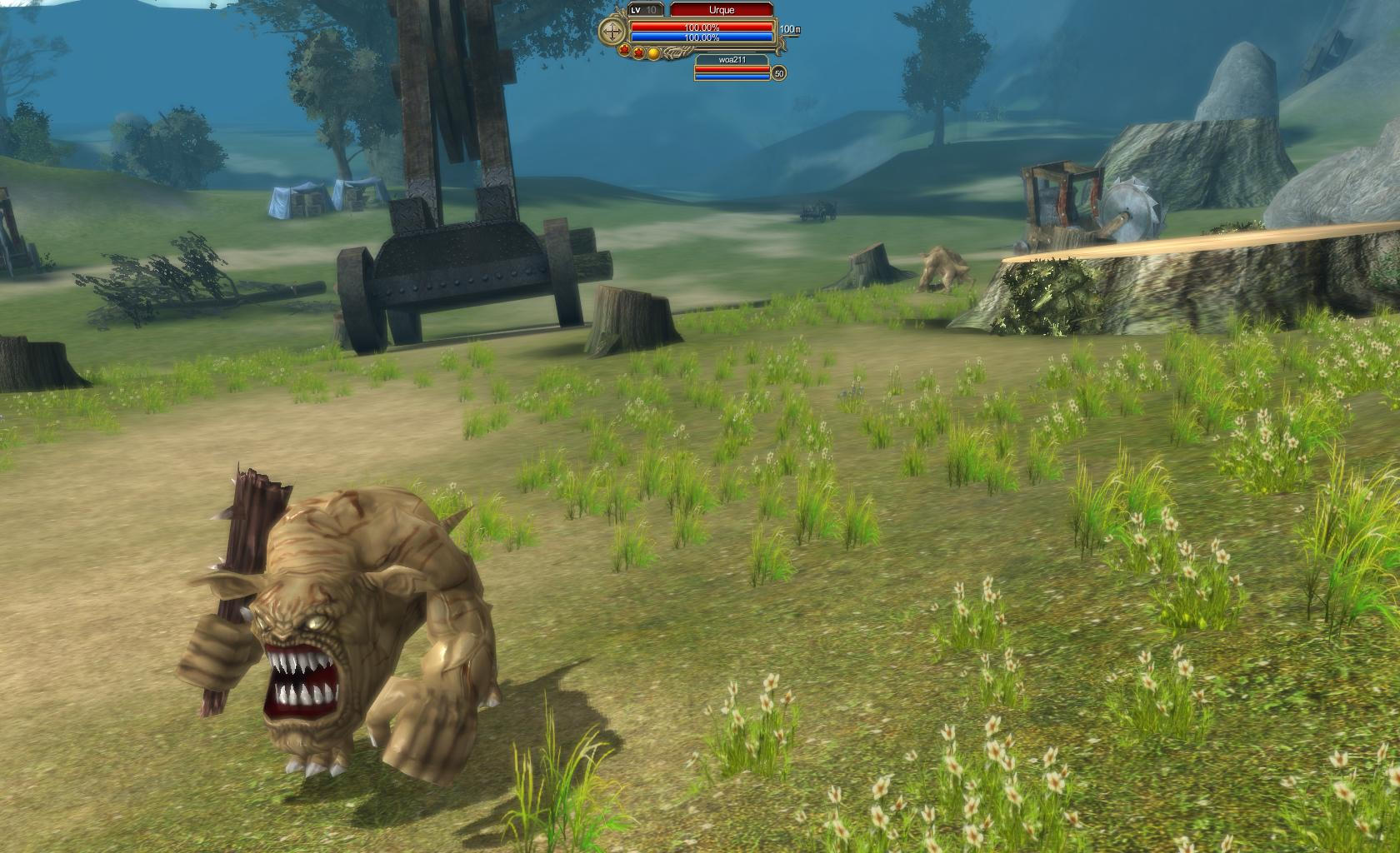
Task: Click the four-arrow emblem on the target frame
Action: (613, 32)
